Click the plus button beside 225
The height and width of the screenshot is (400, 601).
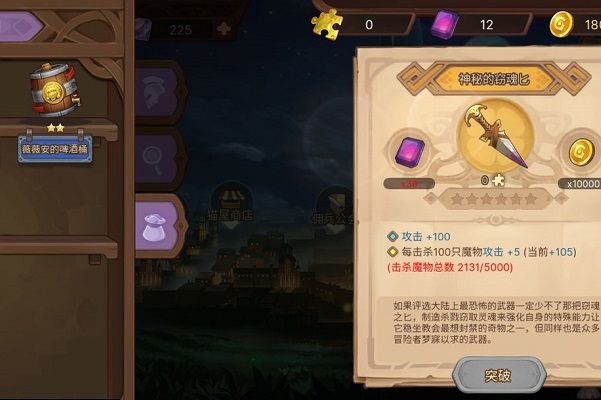tap(223, 30)
